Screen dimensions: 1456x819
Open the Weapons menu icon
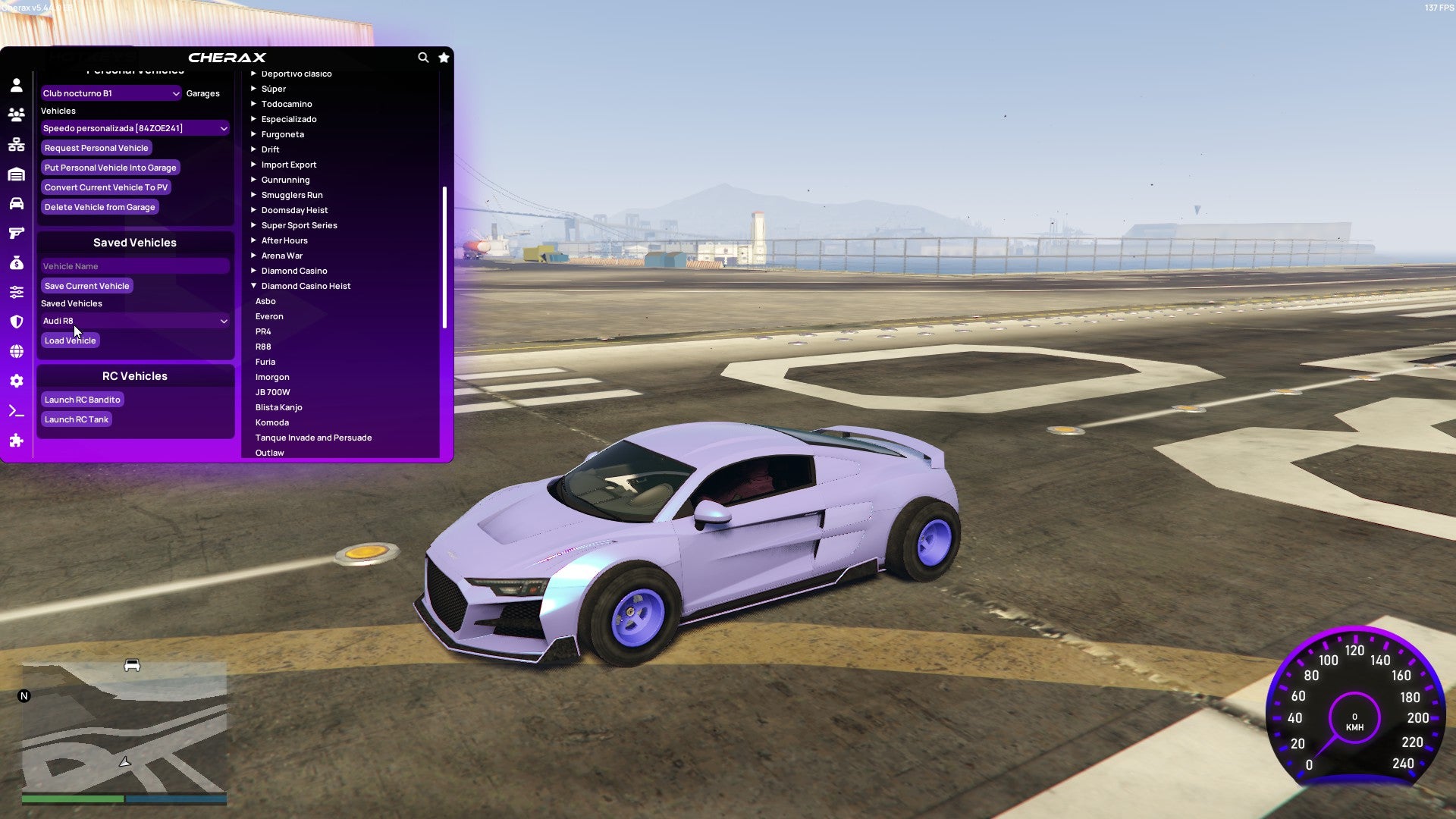[17, 233]
